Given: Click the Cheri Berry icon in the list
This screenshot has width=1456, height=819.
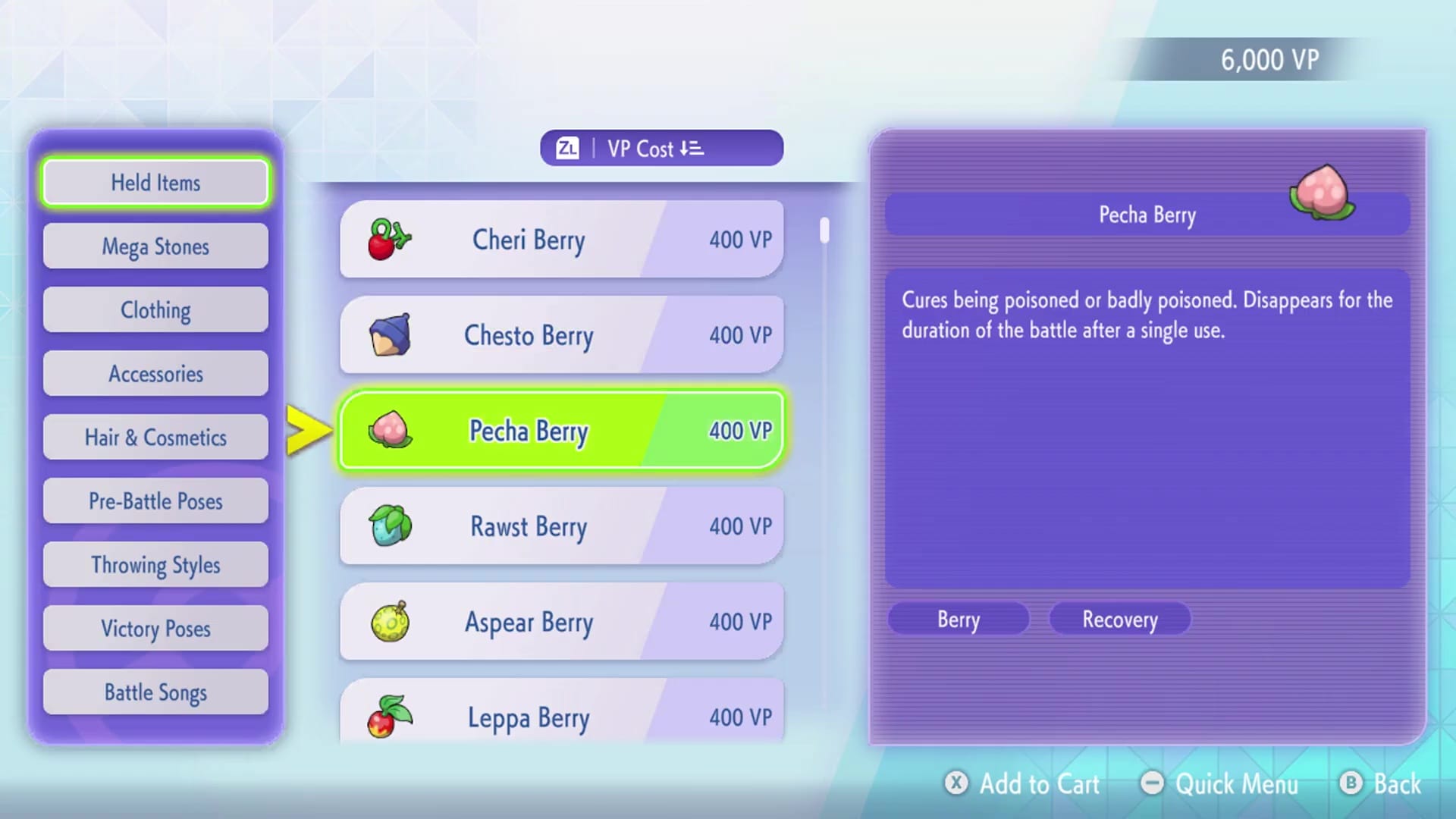Looking at the screenshot, I should click(x=387, y=240).
